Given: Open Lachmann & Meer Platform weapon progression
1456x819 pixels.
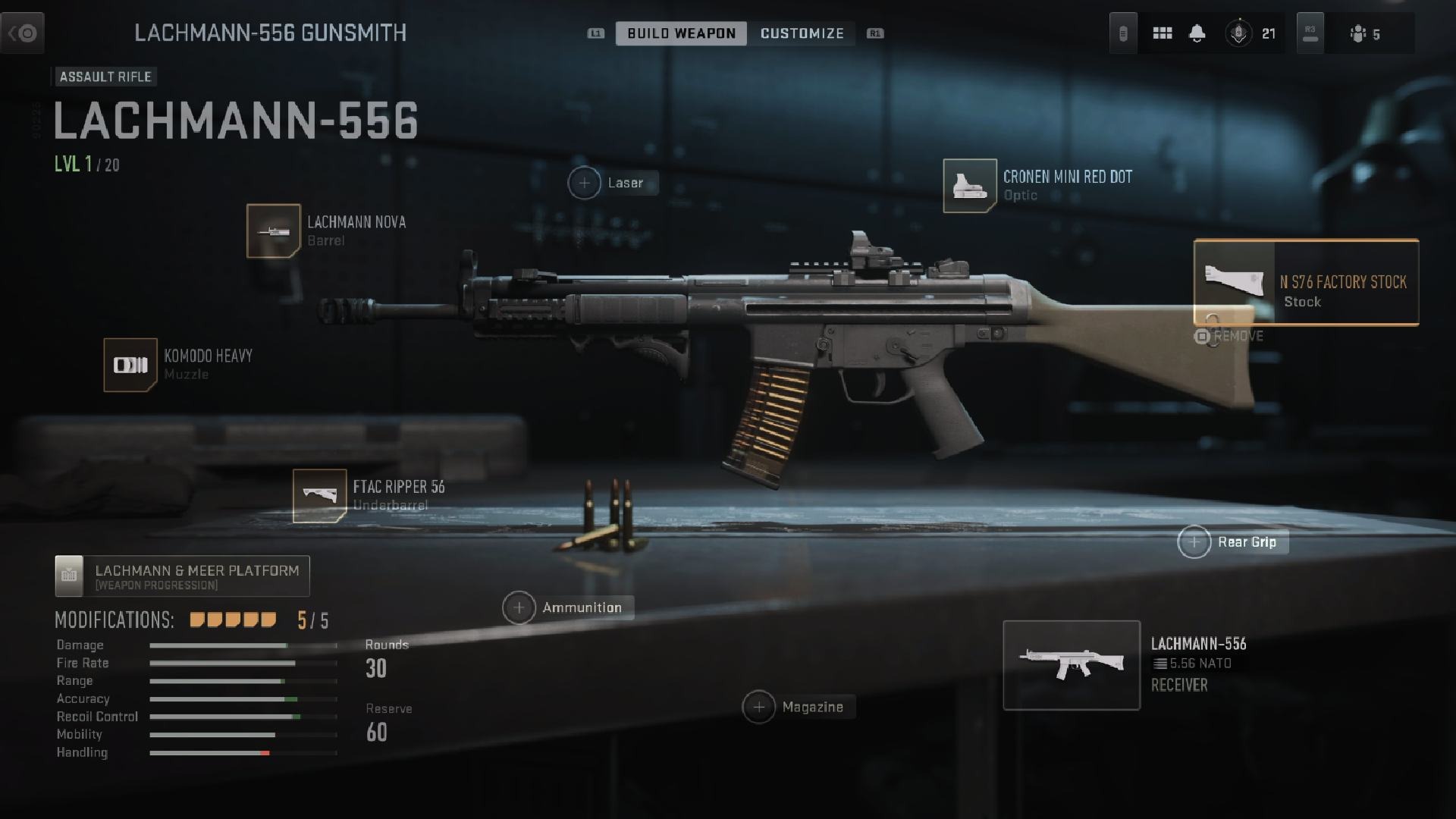Looking at the screenshot, I should click(x=182, y=576).
